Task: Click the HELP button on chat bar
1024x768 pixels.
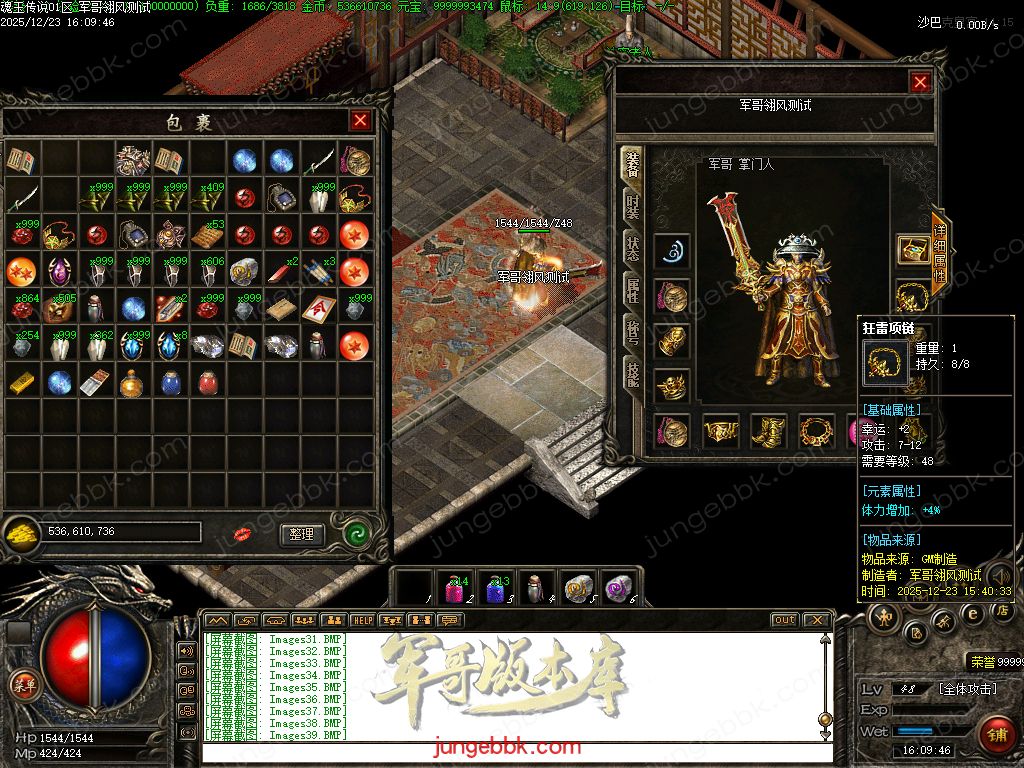Action: 362,620
